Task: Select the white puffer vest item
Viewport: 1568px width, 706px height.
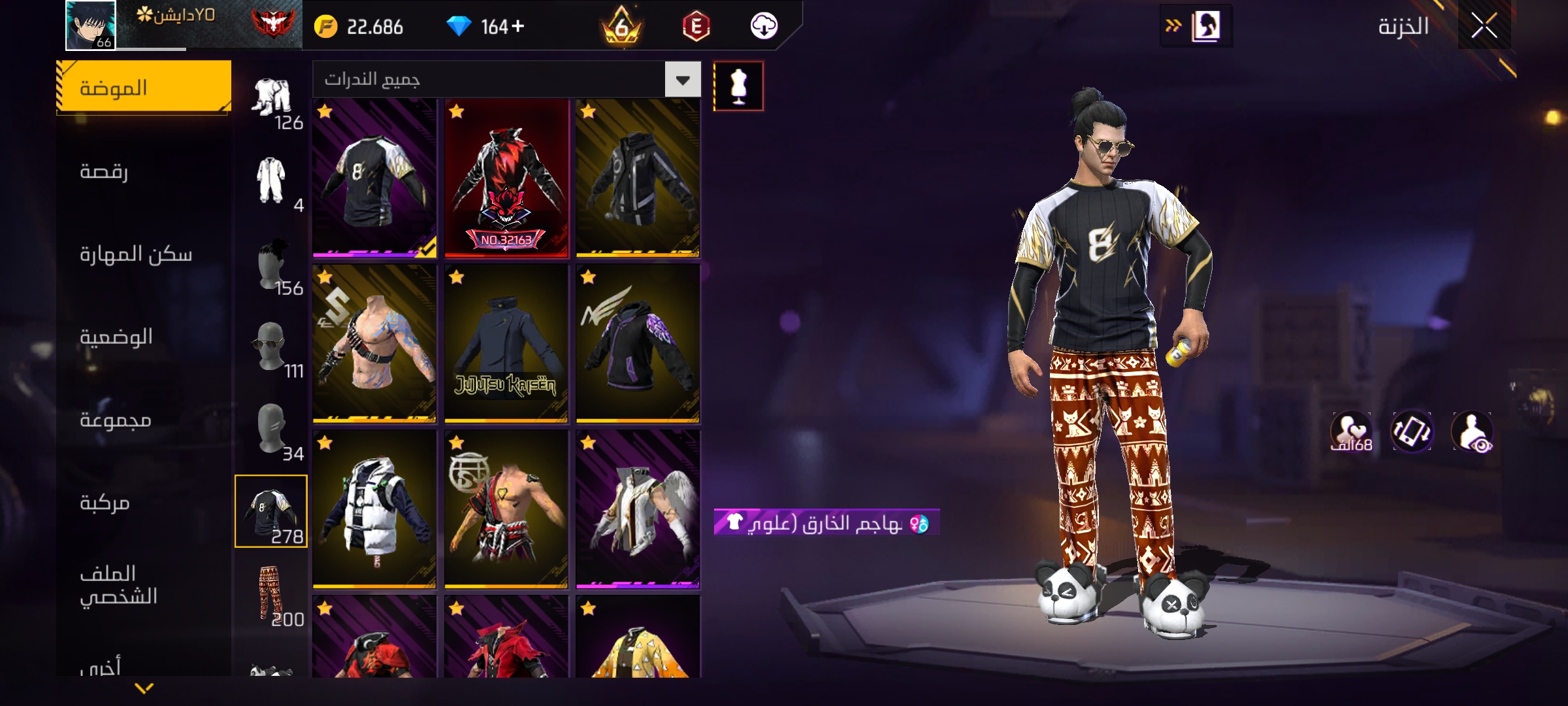Action: (x=374, y=510)
